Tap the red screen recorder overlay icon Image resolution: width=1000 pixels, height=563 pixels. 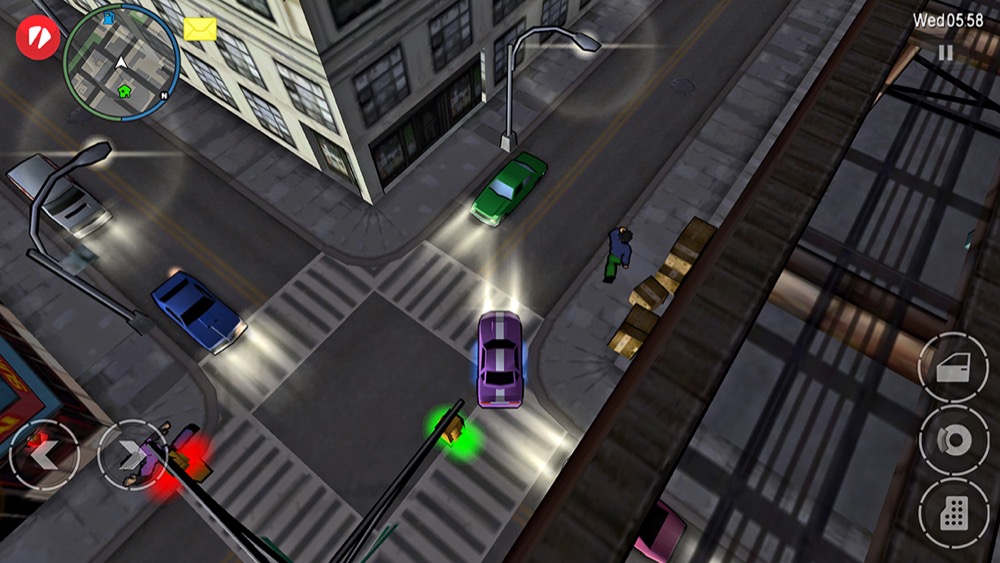(38, 39)
